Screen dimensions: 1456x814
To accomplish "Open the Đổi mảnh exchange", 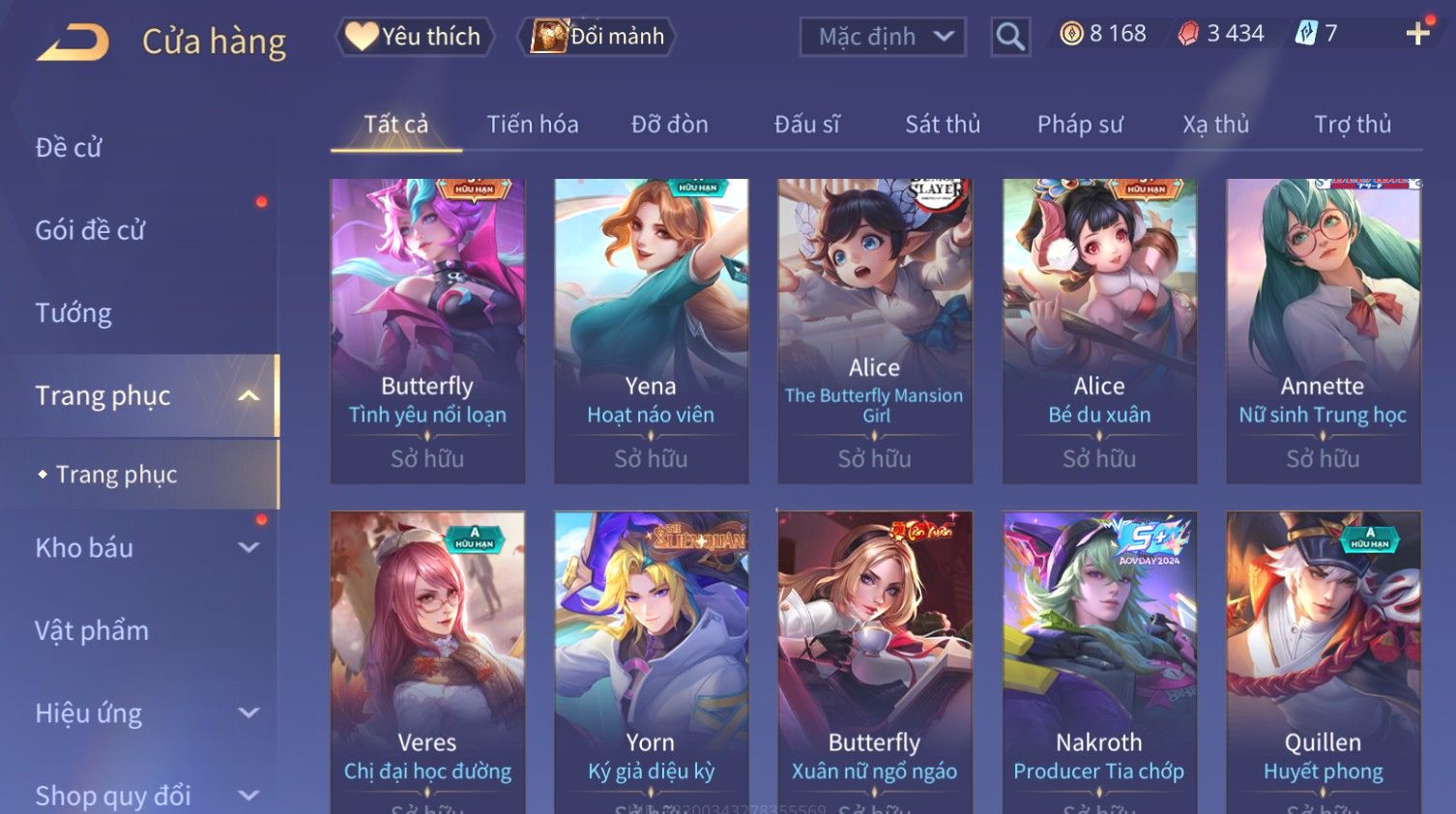I will 597,37.
